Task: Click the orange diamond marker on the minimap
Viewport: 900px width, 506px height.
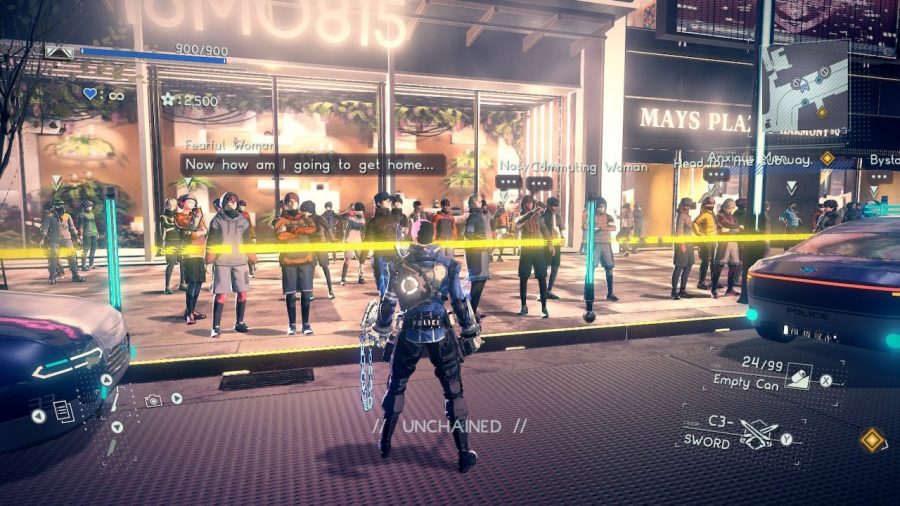Action: tap(821, 112)
